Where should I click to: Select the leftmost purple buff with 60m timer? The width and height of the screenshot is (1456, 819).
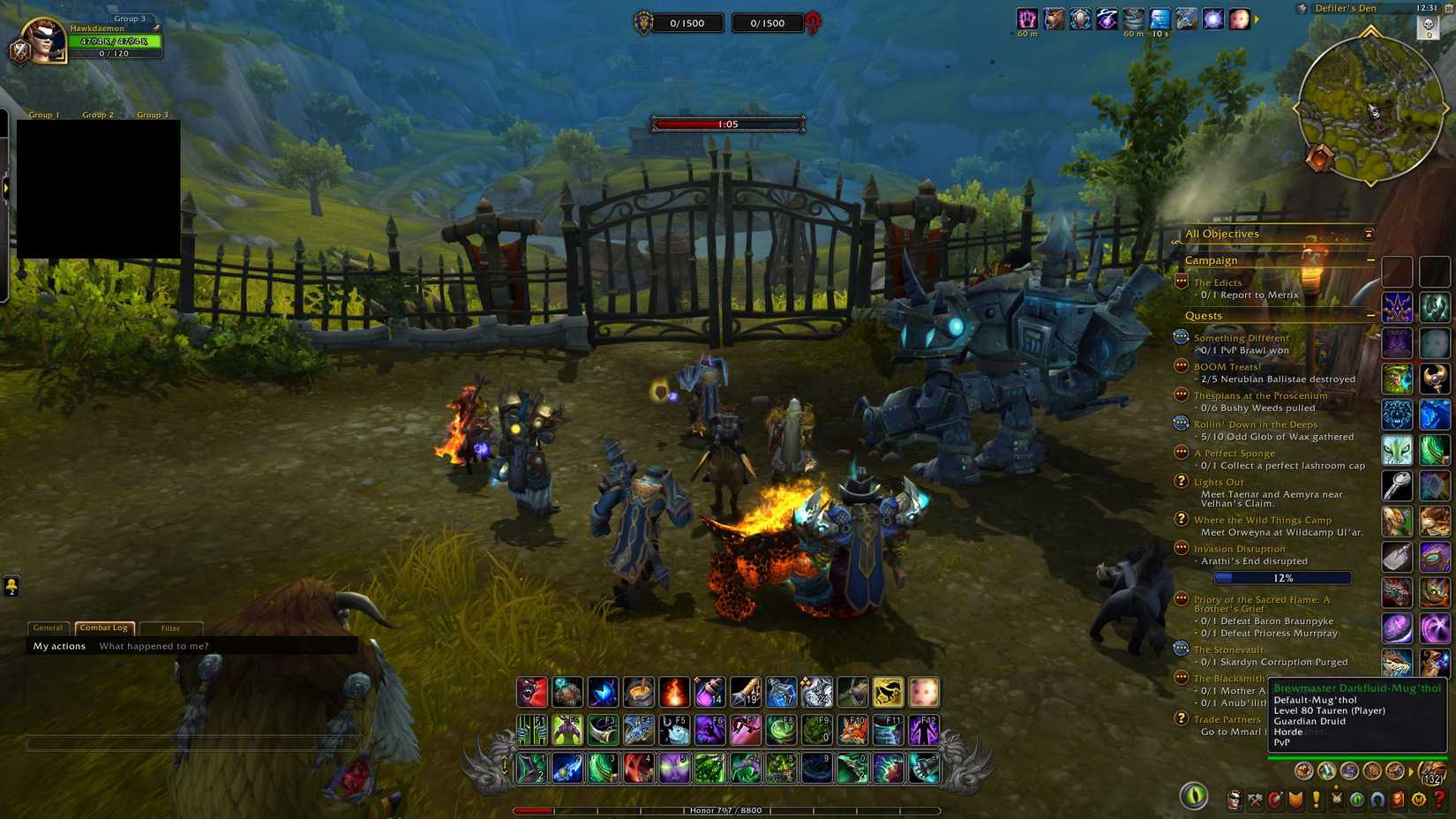point(1025,19)
